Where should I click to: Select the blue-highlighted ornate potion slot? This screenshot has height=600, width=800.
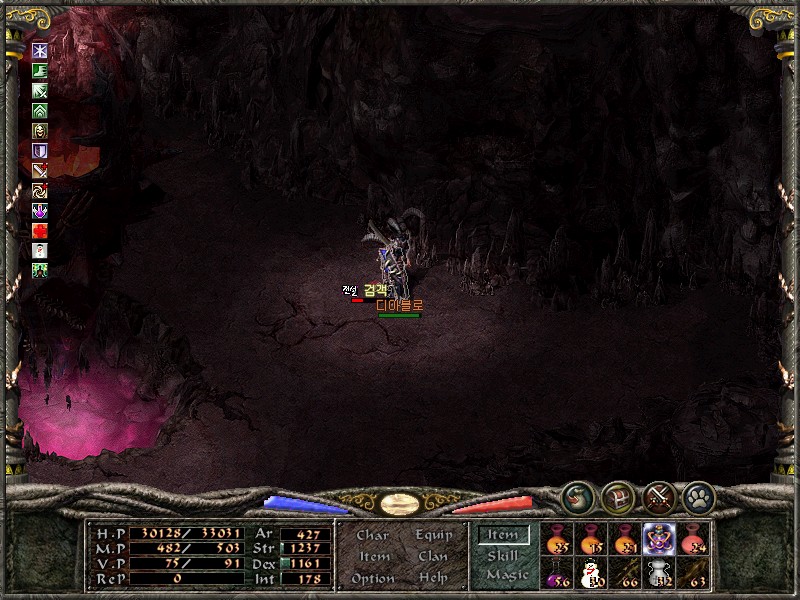point(658,538)
